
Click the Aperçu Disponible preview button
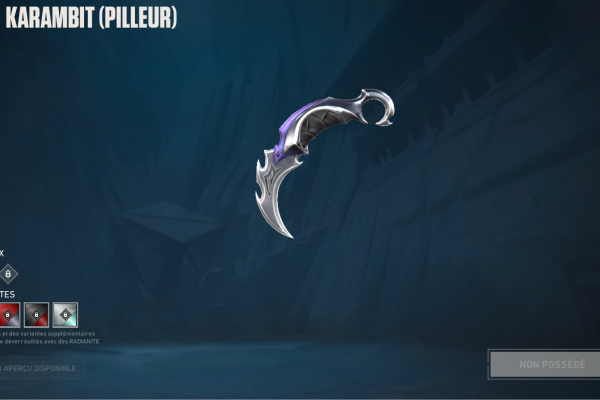(42, 367)
